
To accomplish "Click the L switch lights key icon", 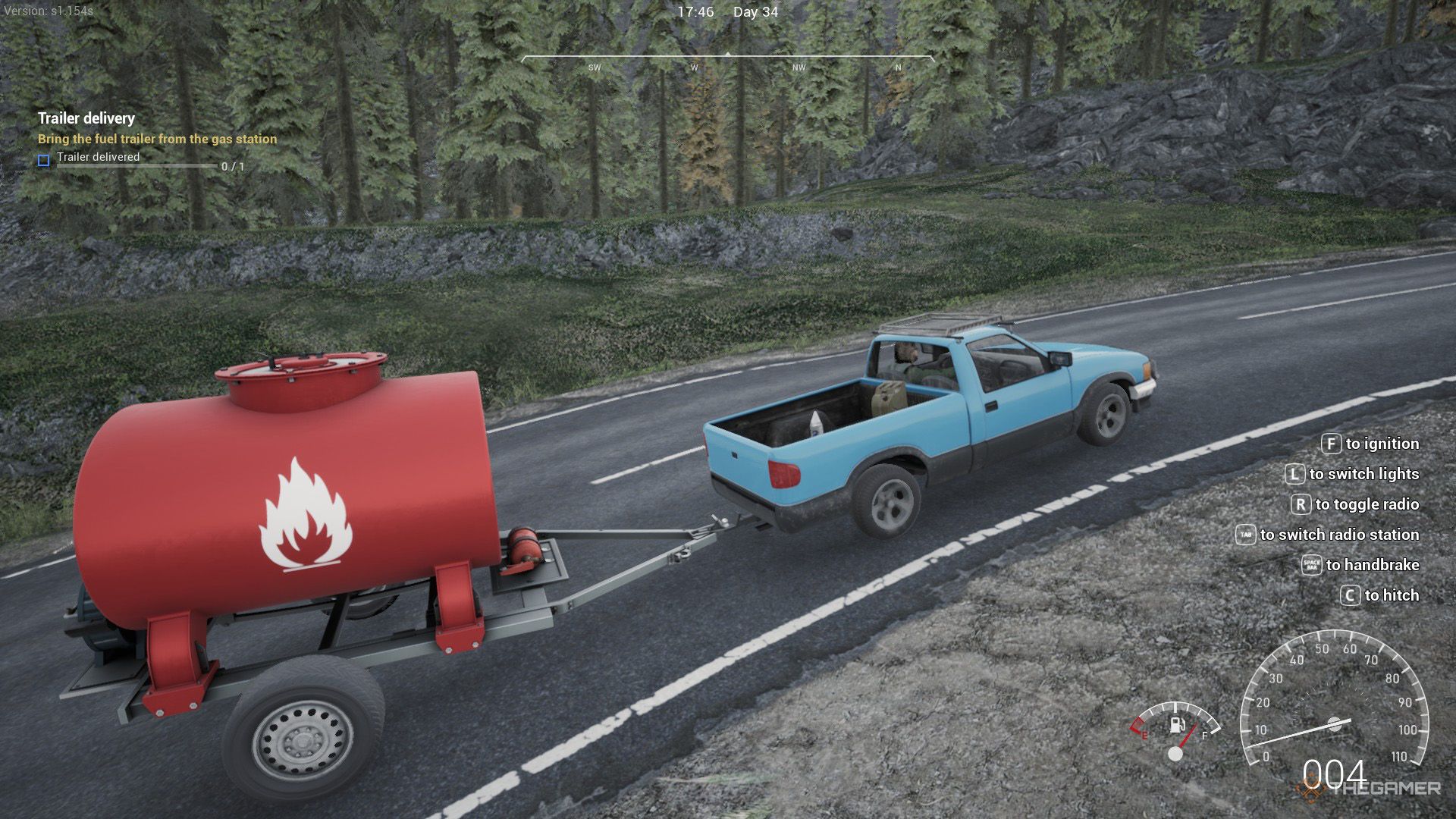I will tap(1294, 473).
